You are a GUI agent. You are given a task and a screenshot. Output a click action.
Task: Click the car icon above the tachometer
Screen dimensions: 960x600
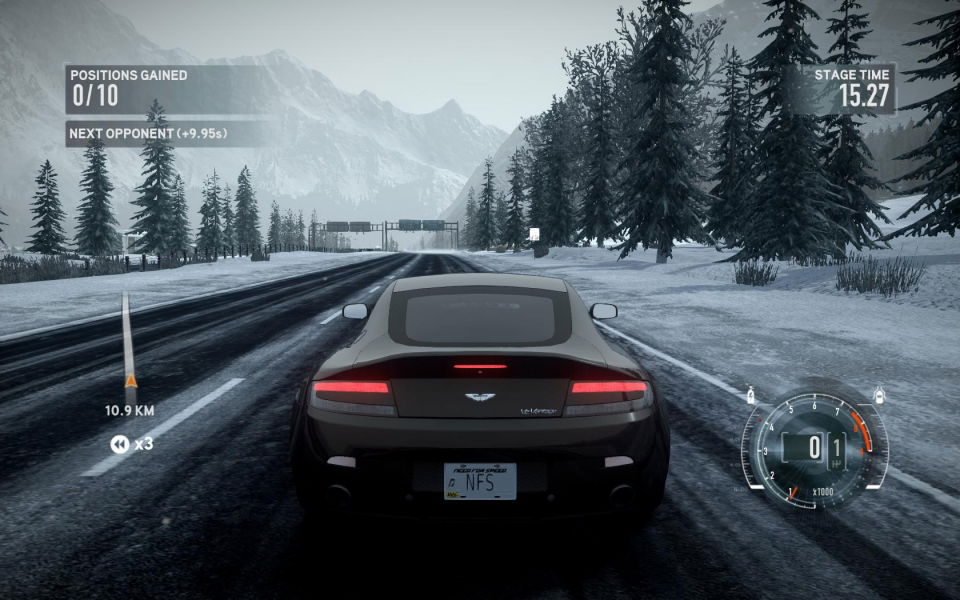(x=878, y=393)
